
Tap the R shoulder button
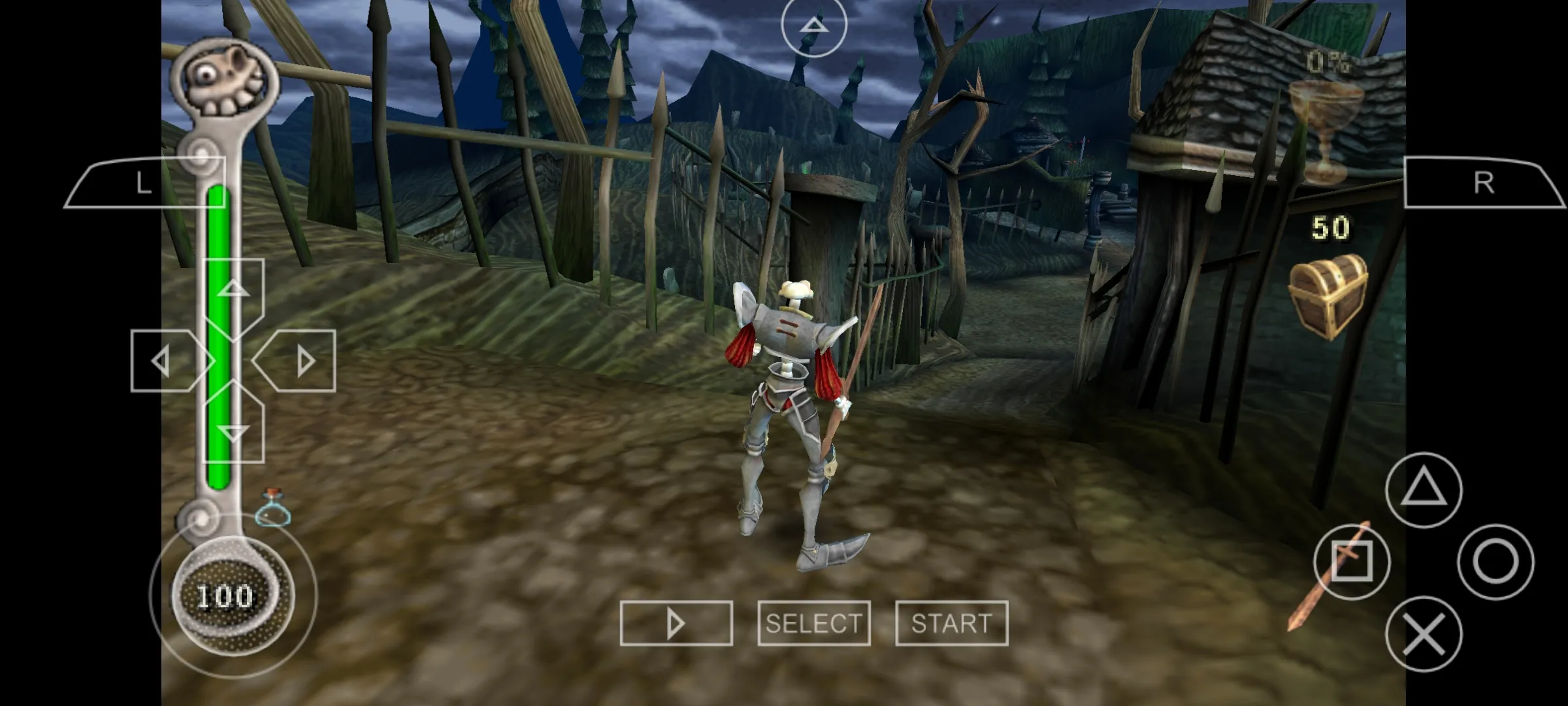[1484, 184]
